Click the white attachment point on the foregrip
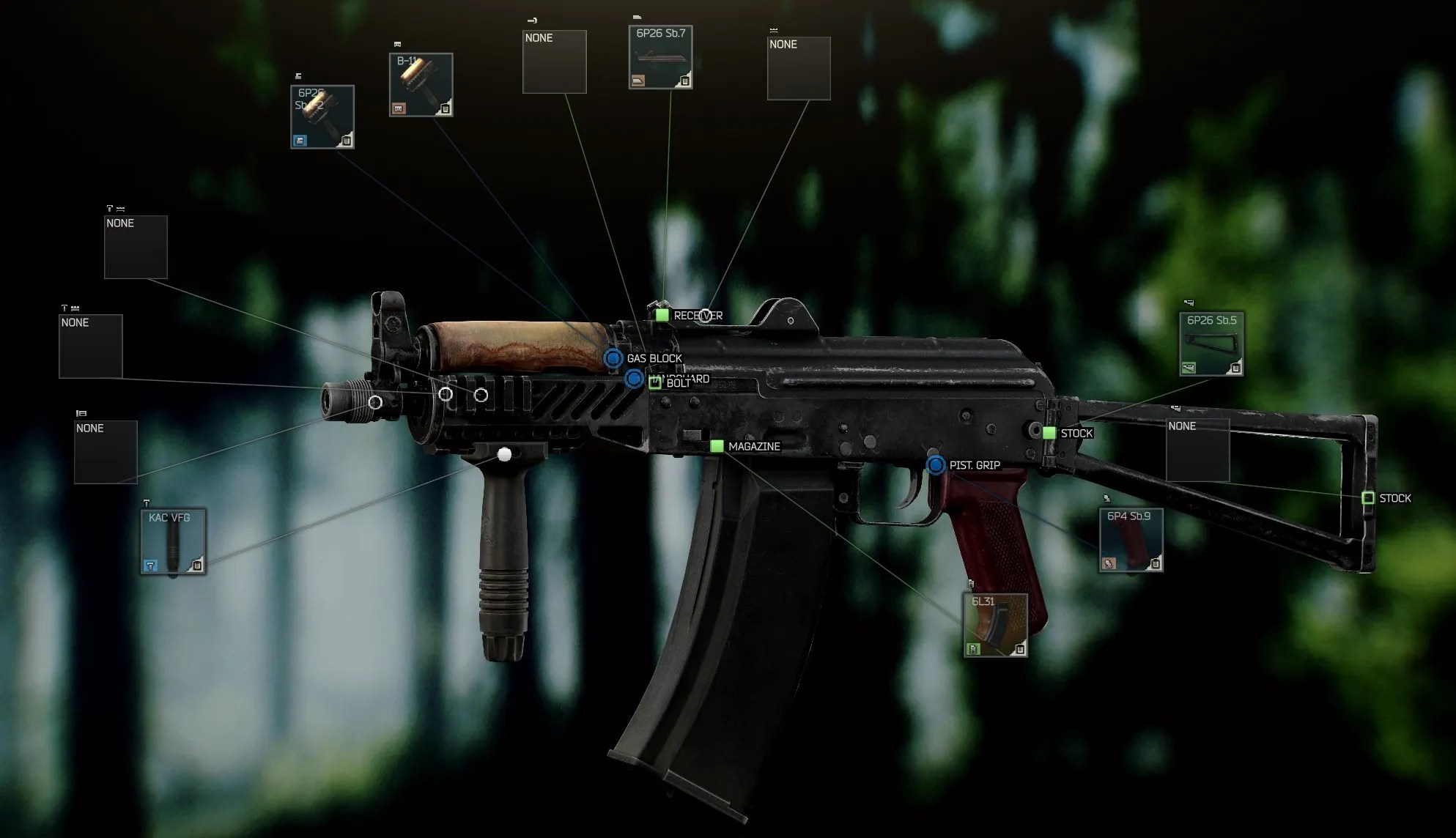1456x838 pixels. click(x=503, y=456)
